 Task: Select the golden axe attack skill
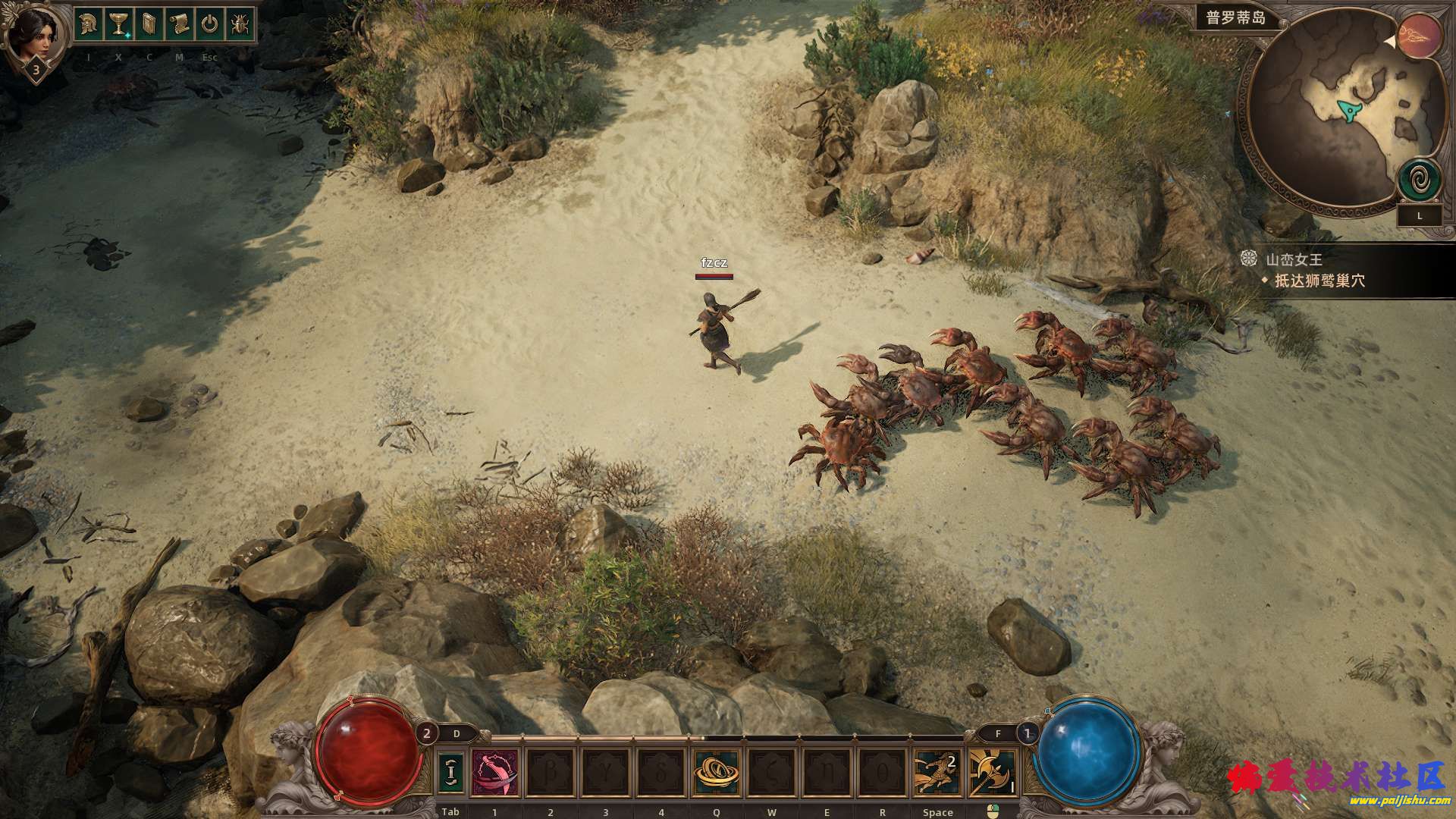[x=992, y=772]
